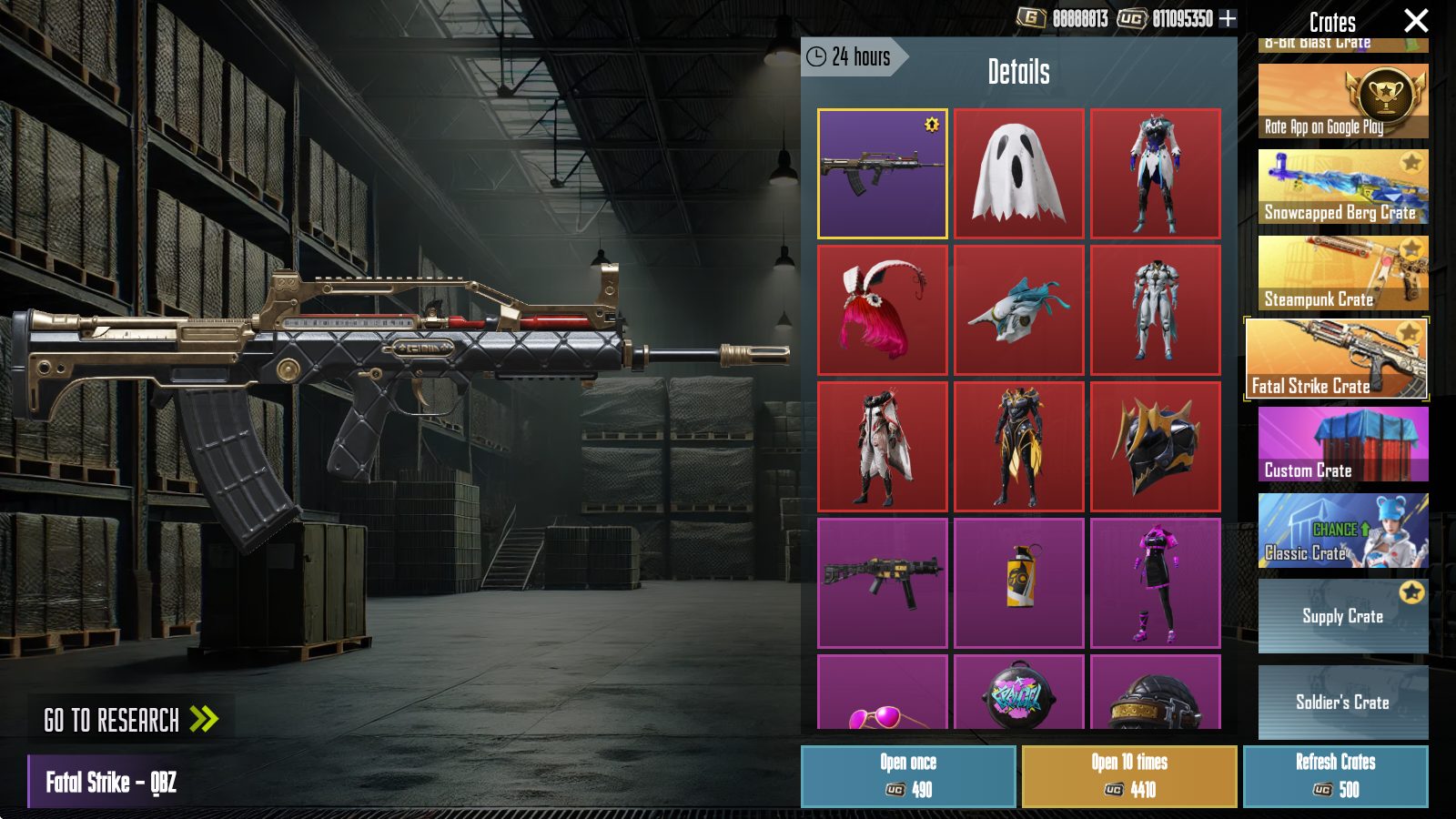Choose the Soldier's Crate

coord(1342,702)
